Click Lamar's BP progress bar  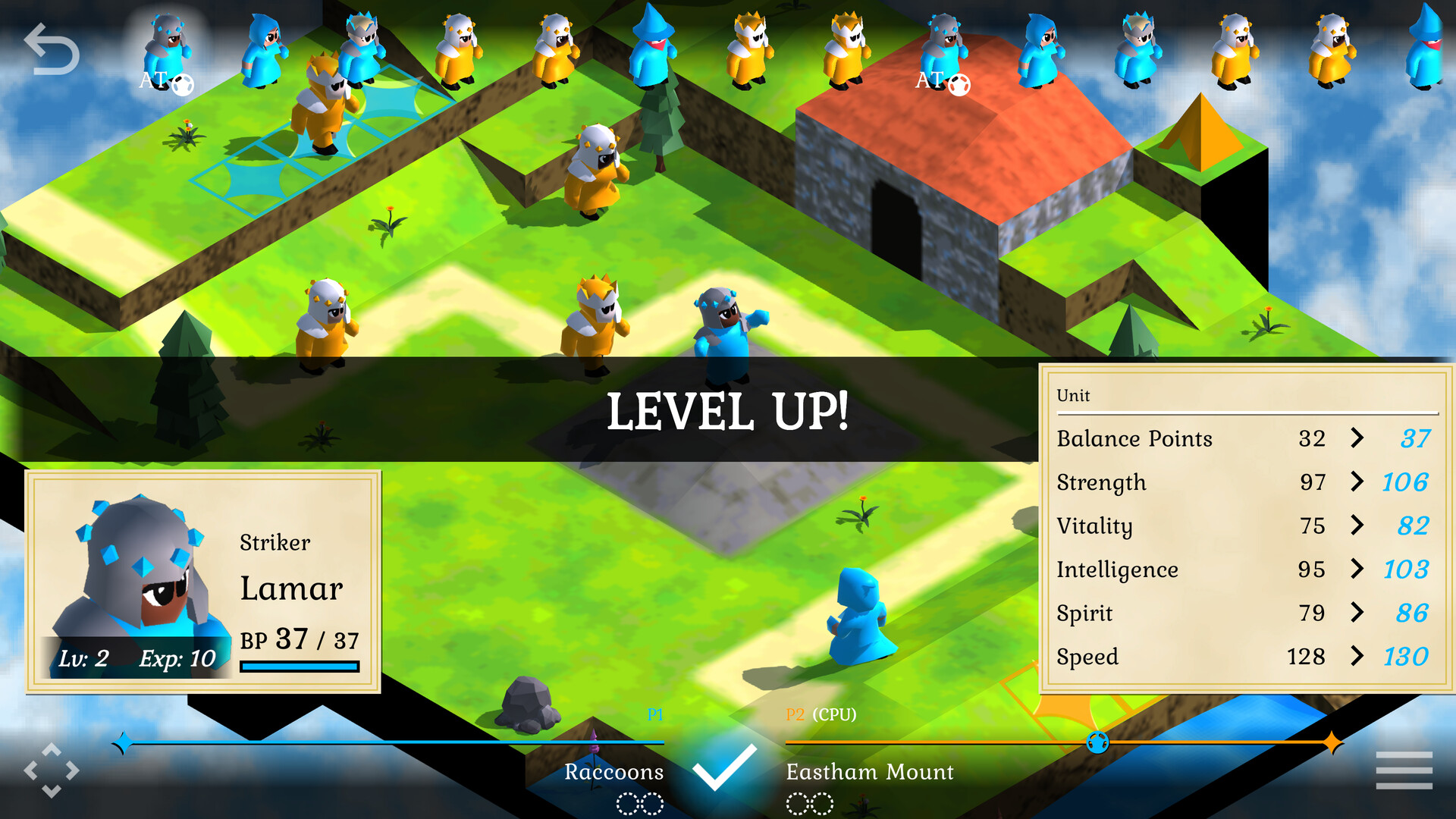tap(299, 666)
